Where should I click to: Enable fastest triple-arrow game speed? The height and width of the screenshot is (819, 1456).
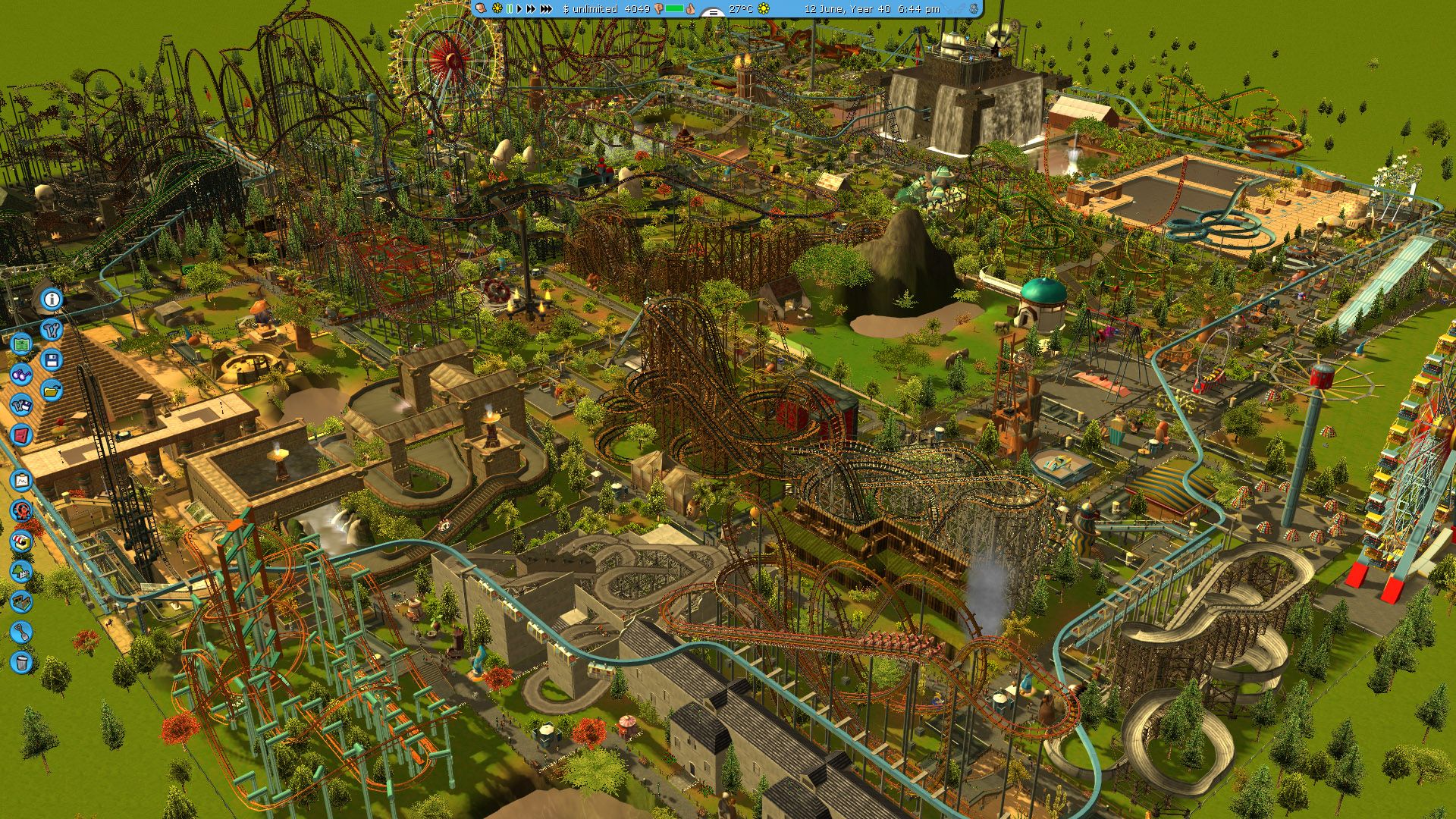546,10
